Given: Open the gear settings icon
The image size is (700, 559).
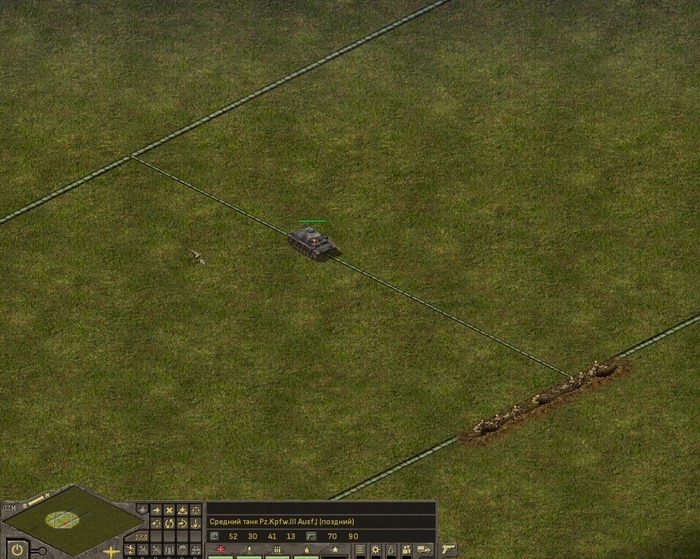Looking at the screenshot, I should (376, 550).
